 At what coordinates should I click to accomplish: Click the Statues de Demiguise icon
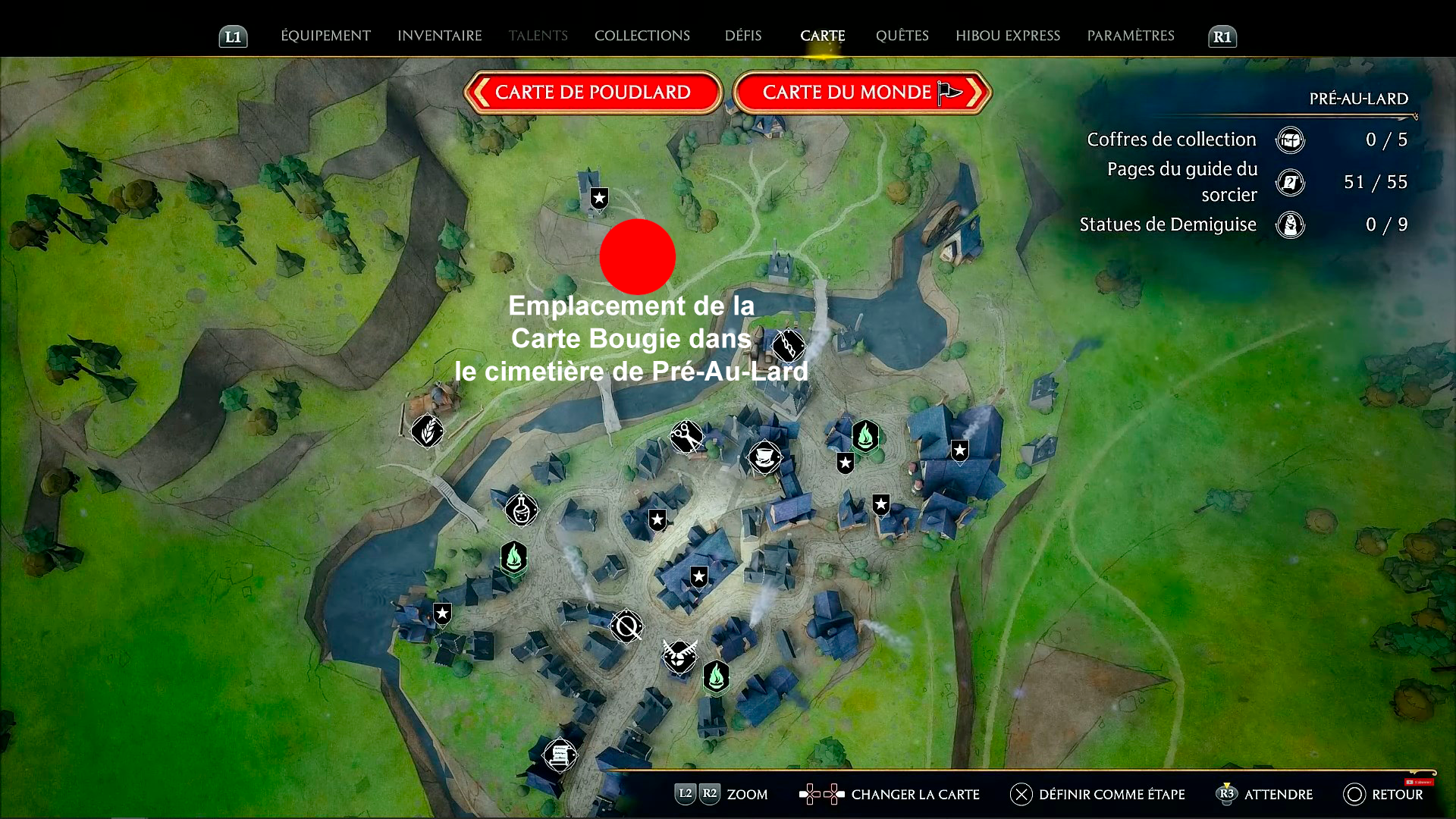(x=1290, y=224)
